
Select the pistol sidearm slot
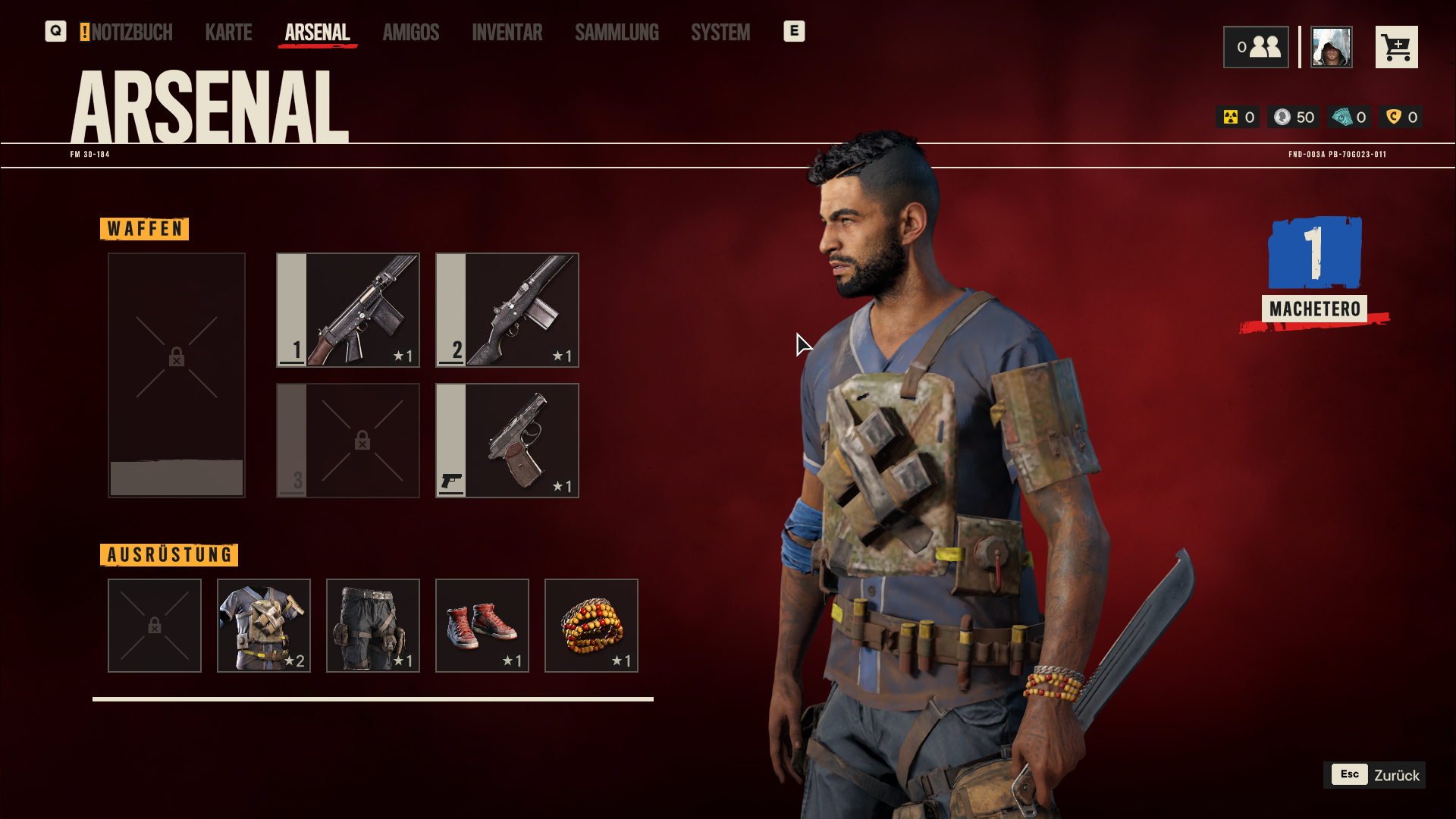coord(507,441)
